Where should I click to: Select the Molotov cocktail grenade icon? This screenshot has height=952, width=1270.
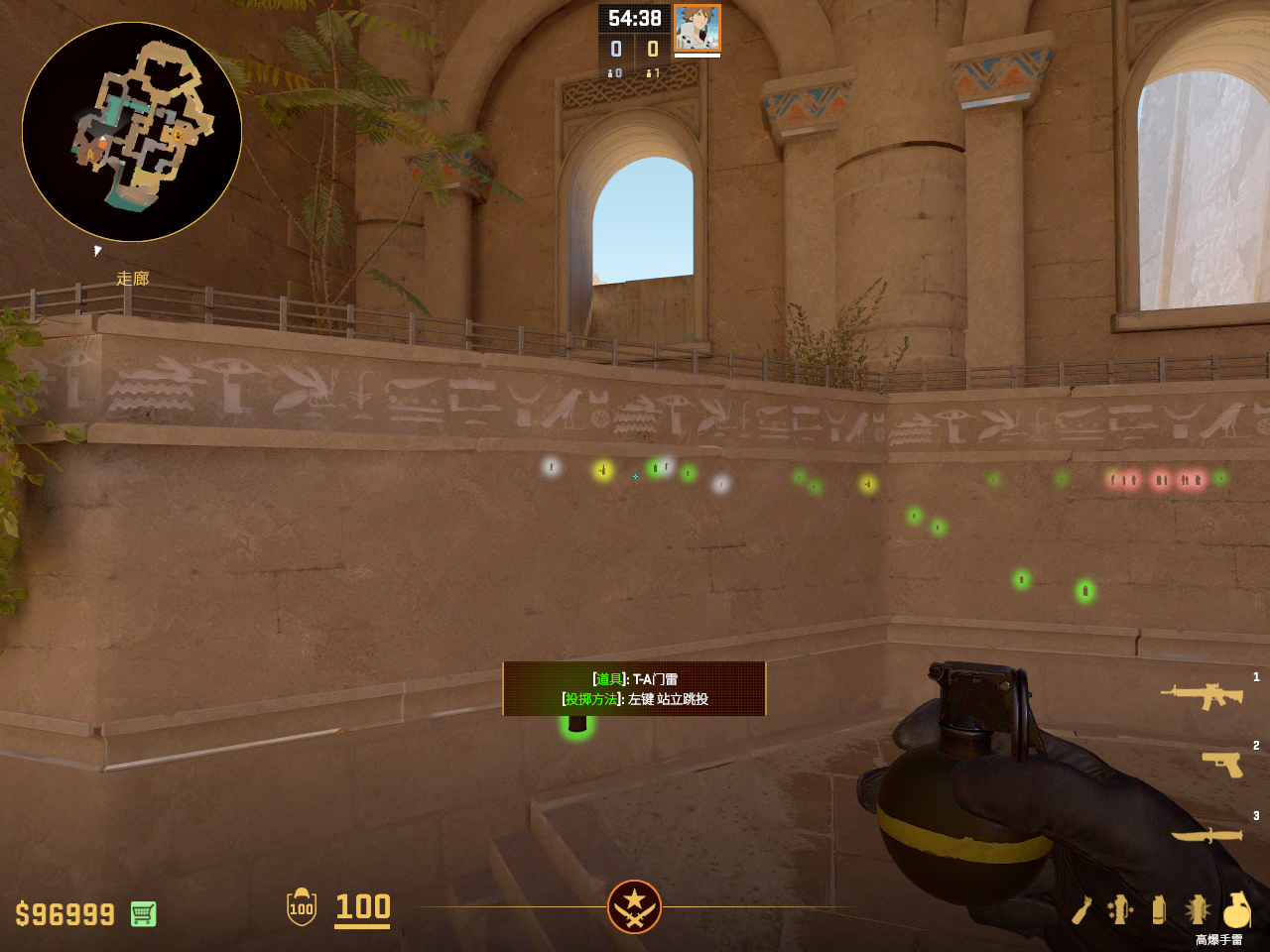coord(1082,909)
